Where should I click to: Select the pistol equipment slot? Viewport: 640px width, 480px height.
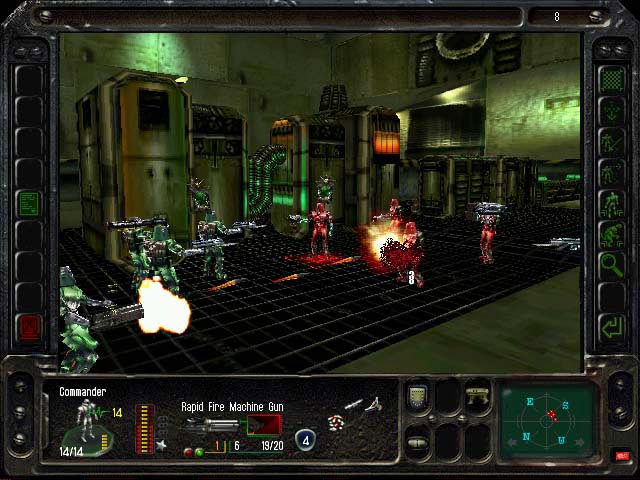[478, 396]
